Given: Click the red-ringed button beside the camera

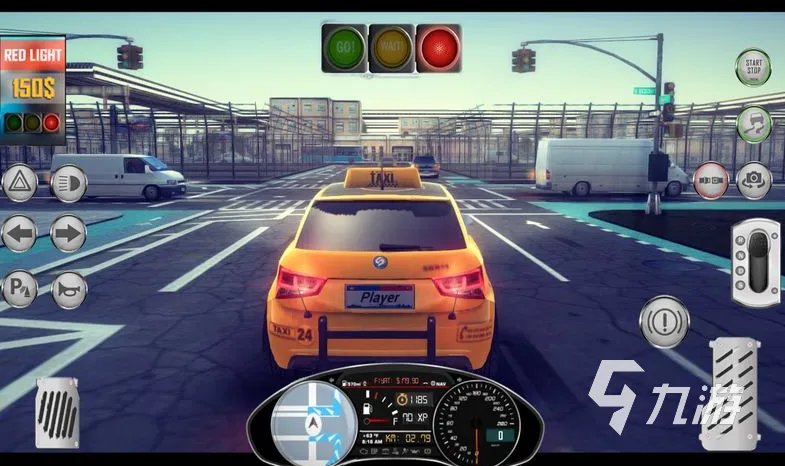Looking at the screenshot, I should (711, 180).
